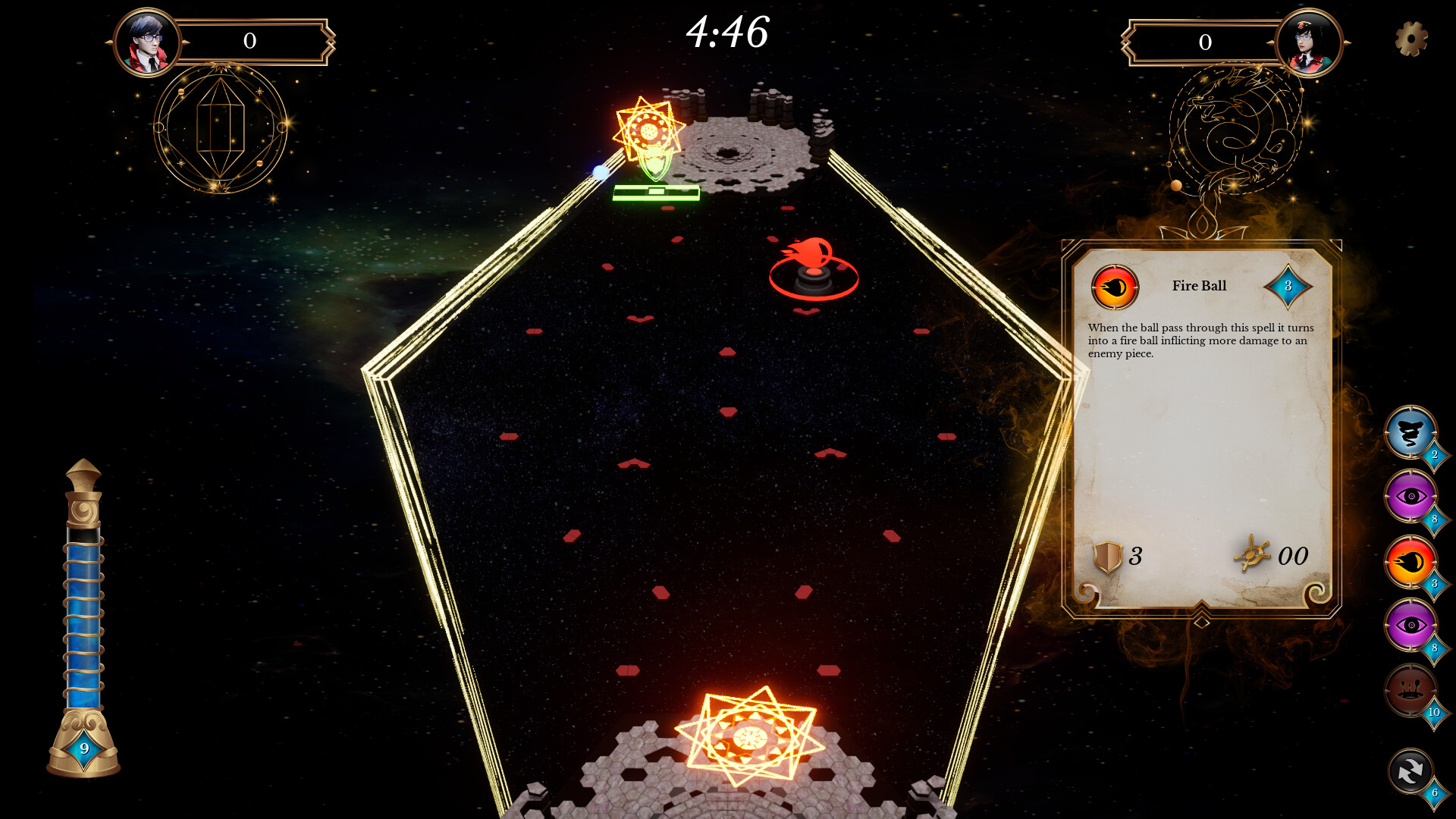Click your own portrait top left

pos(149,42)
